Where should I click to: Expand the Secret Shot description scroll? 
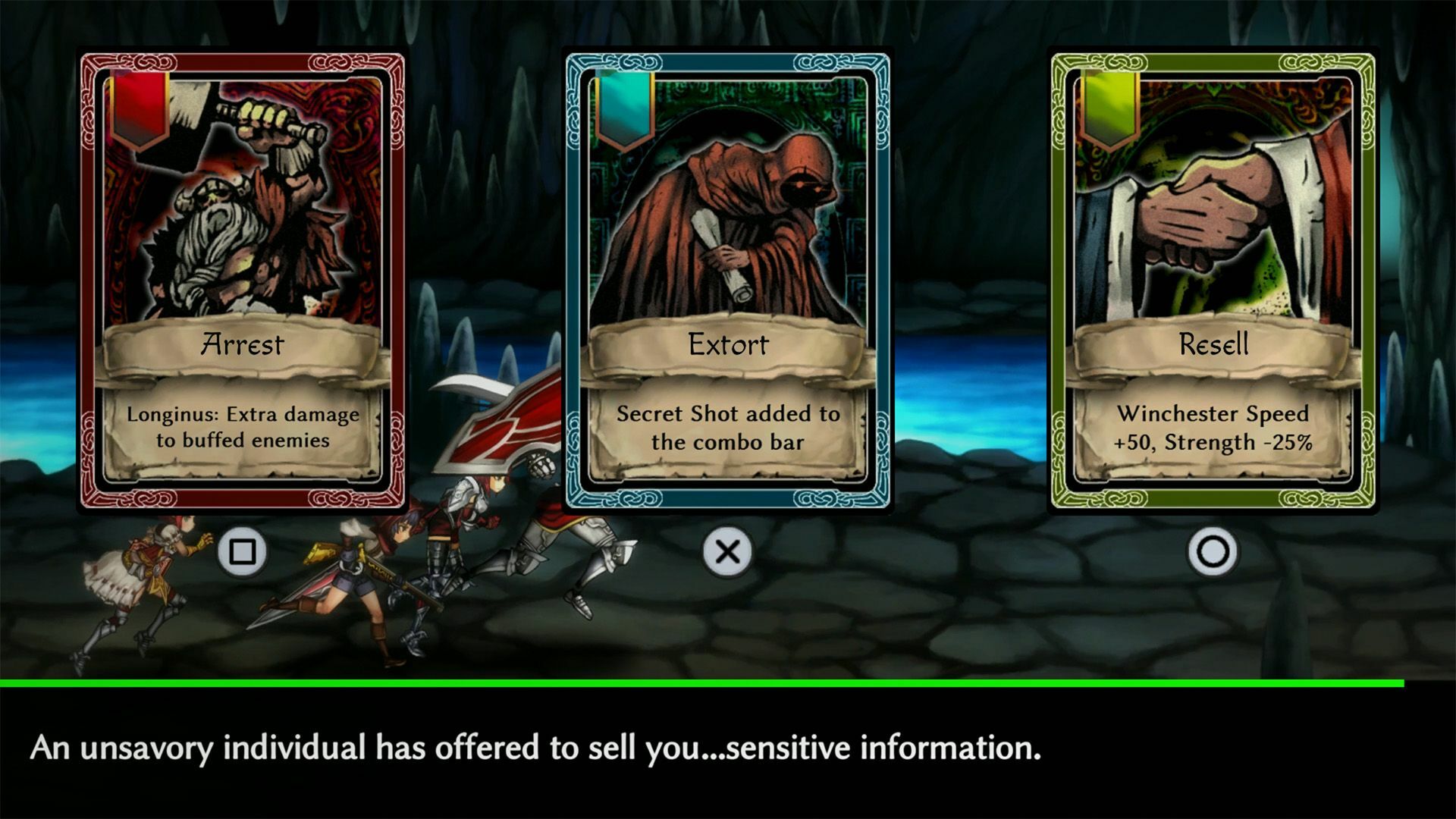[x=728, y=428]
